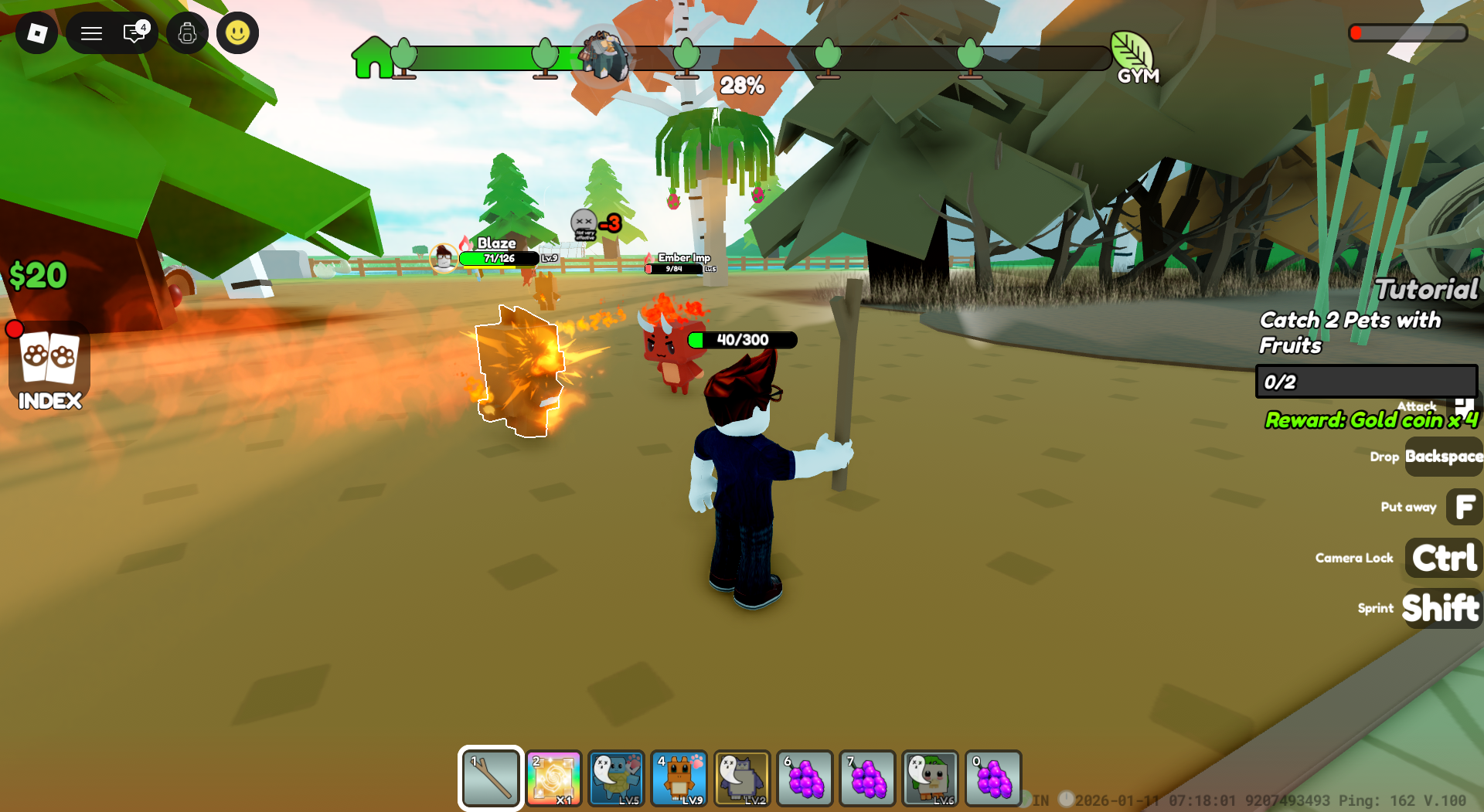Image resolution: width=1484 pixels, height=812 pixels.
Task: Click the home icon on the progress bar
Action: [374, 59]
